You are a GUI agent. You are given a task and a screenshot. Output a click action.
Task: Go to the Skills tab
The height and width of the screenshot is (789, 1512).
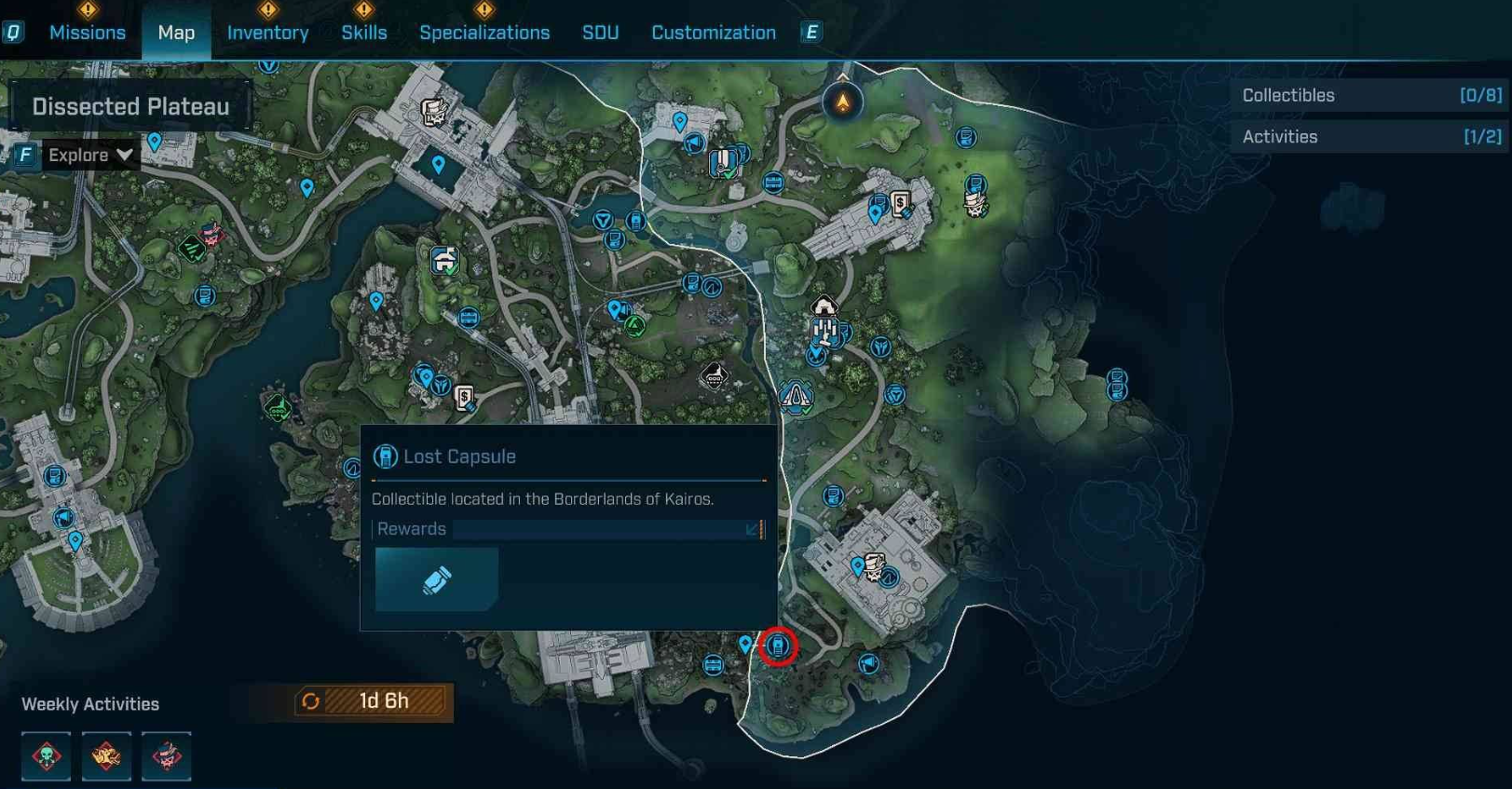click(x=363, y=33)
